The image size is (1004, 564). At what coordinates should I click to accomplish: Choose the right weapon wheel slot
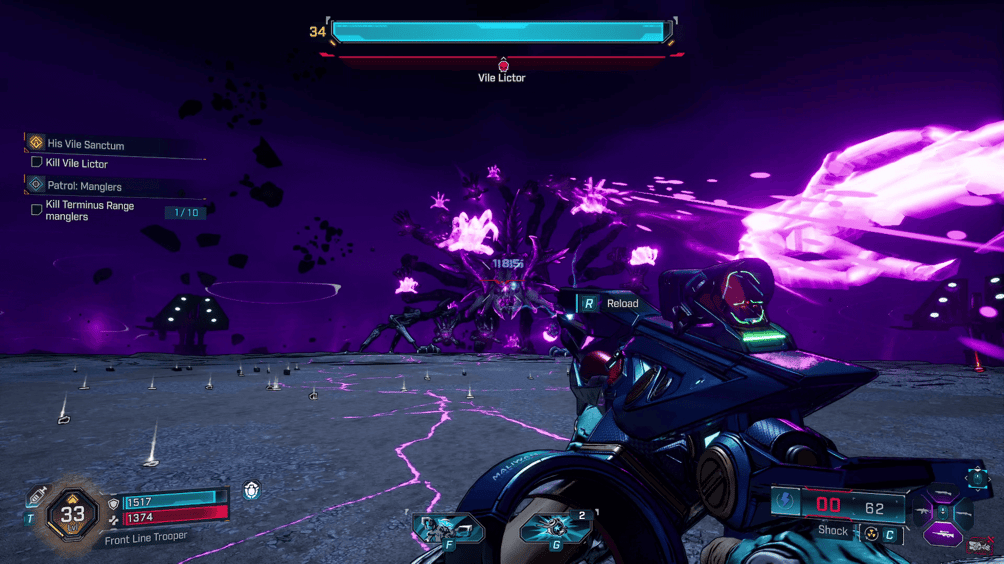pyautogui.click(x=965, y=514)
